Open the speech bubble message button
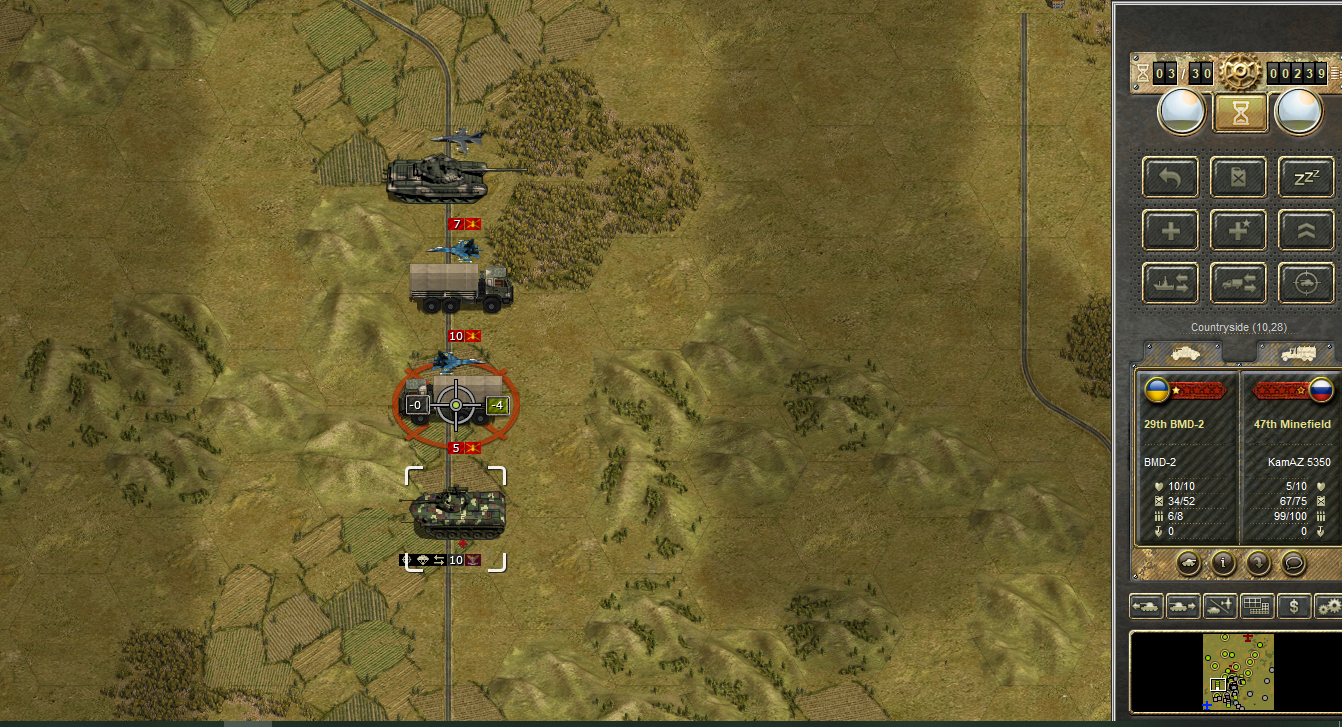 [x=1294, y=563]
